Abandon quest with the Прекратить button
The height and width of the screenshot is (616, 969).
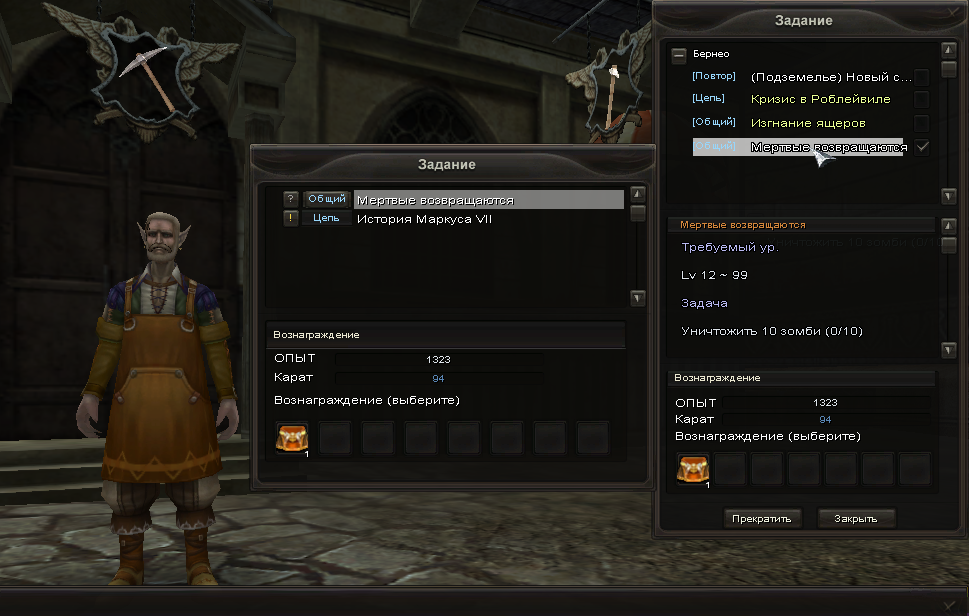pos(761,518)
